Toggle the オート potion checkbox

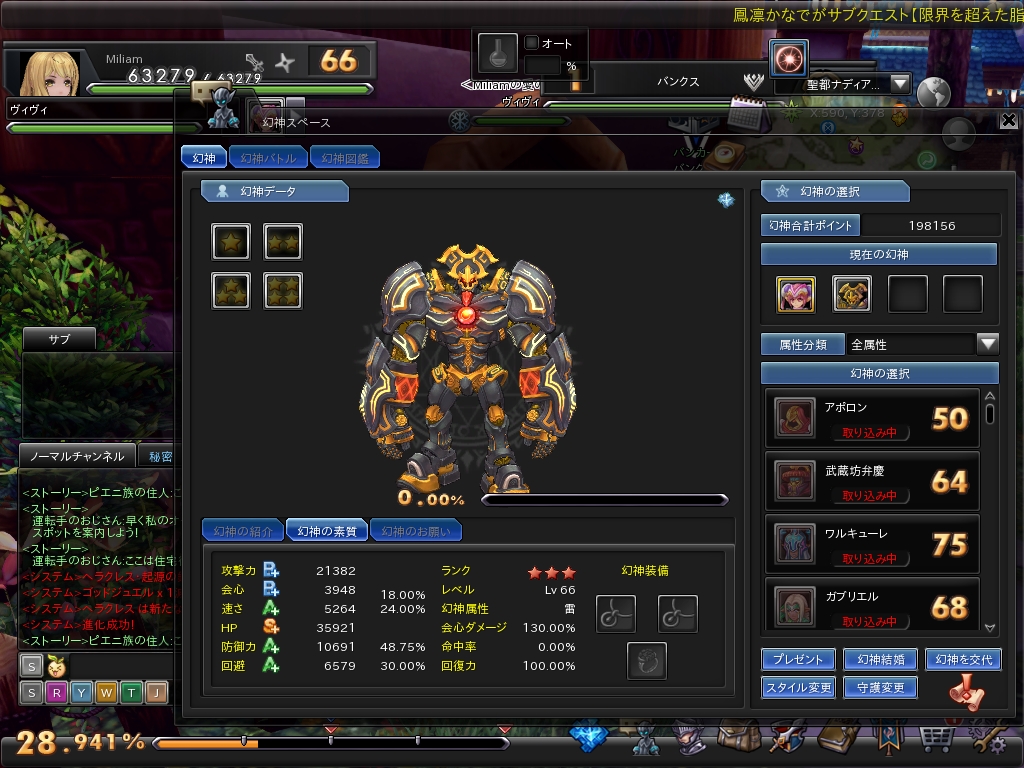pyautogui.click(x=532, y=44)
